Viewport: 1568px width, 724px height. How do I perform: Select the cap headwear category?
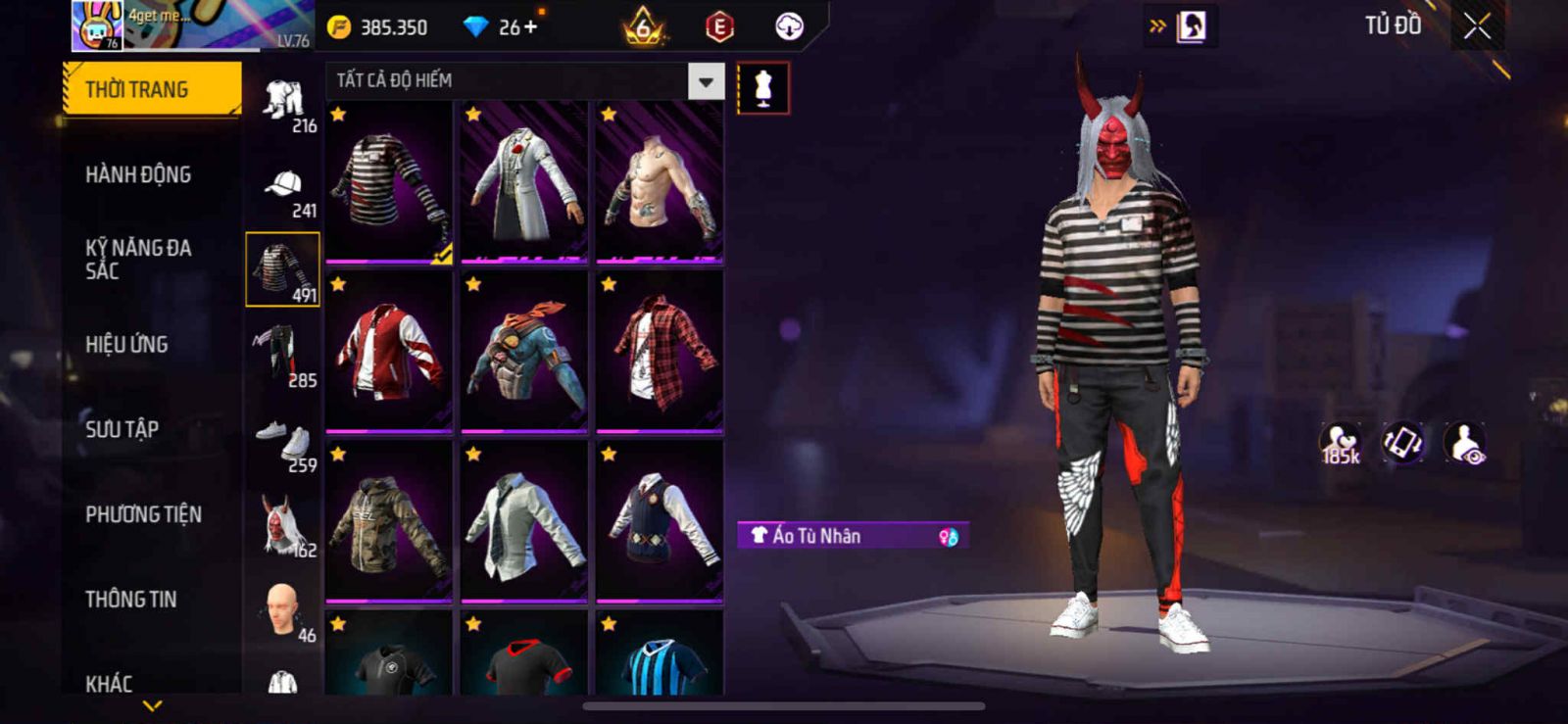[x=283, y=190]
